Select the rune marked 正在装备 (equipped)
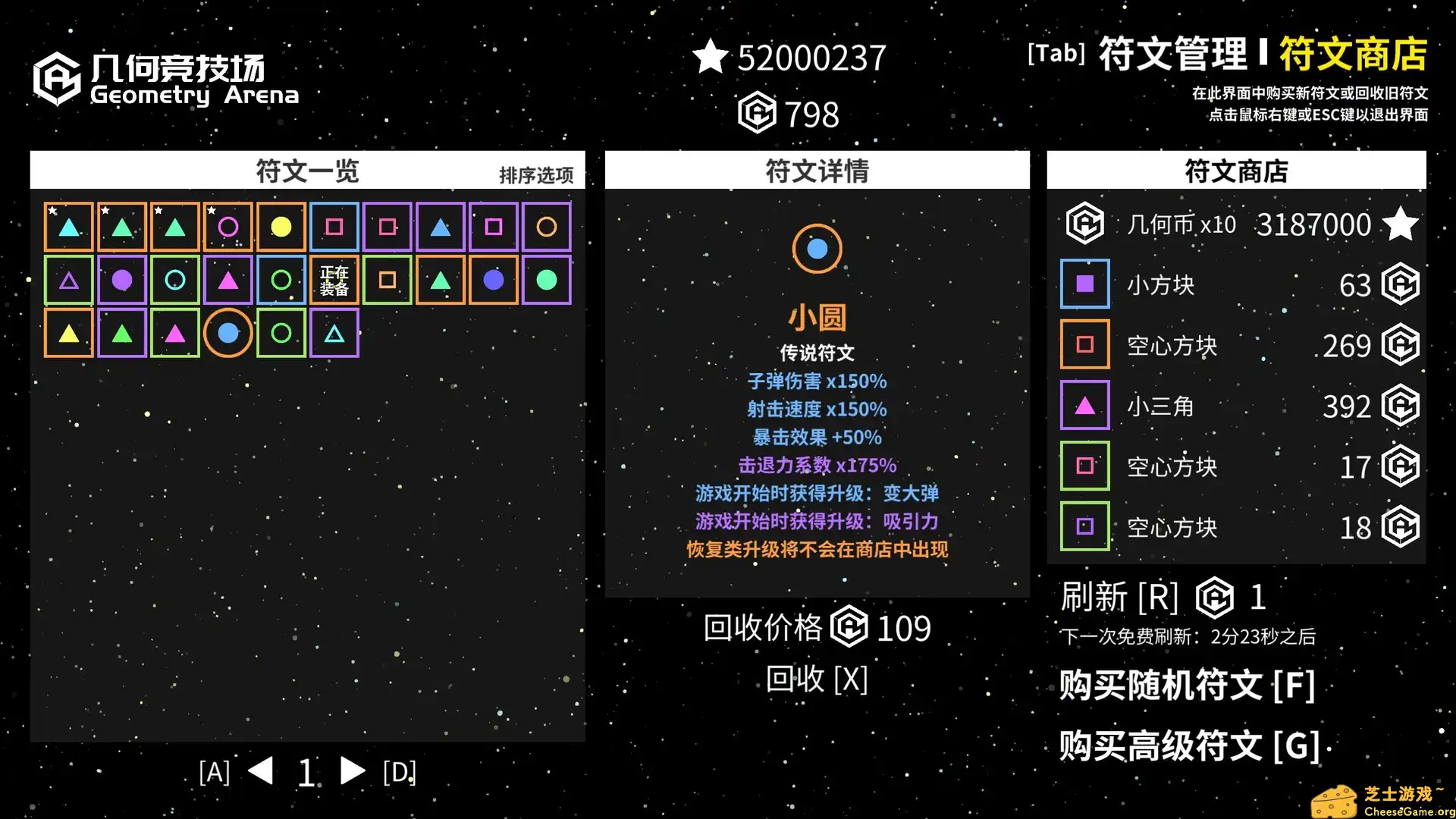The height and width of the screenshot is (819, 1456). click(334, 279)
